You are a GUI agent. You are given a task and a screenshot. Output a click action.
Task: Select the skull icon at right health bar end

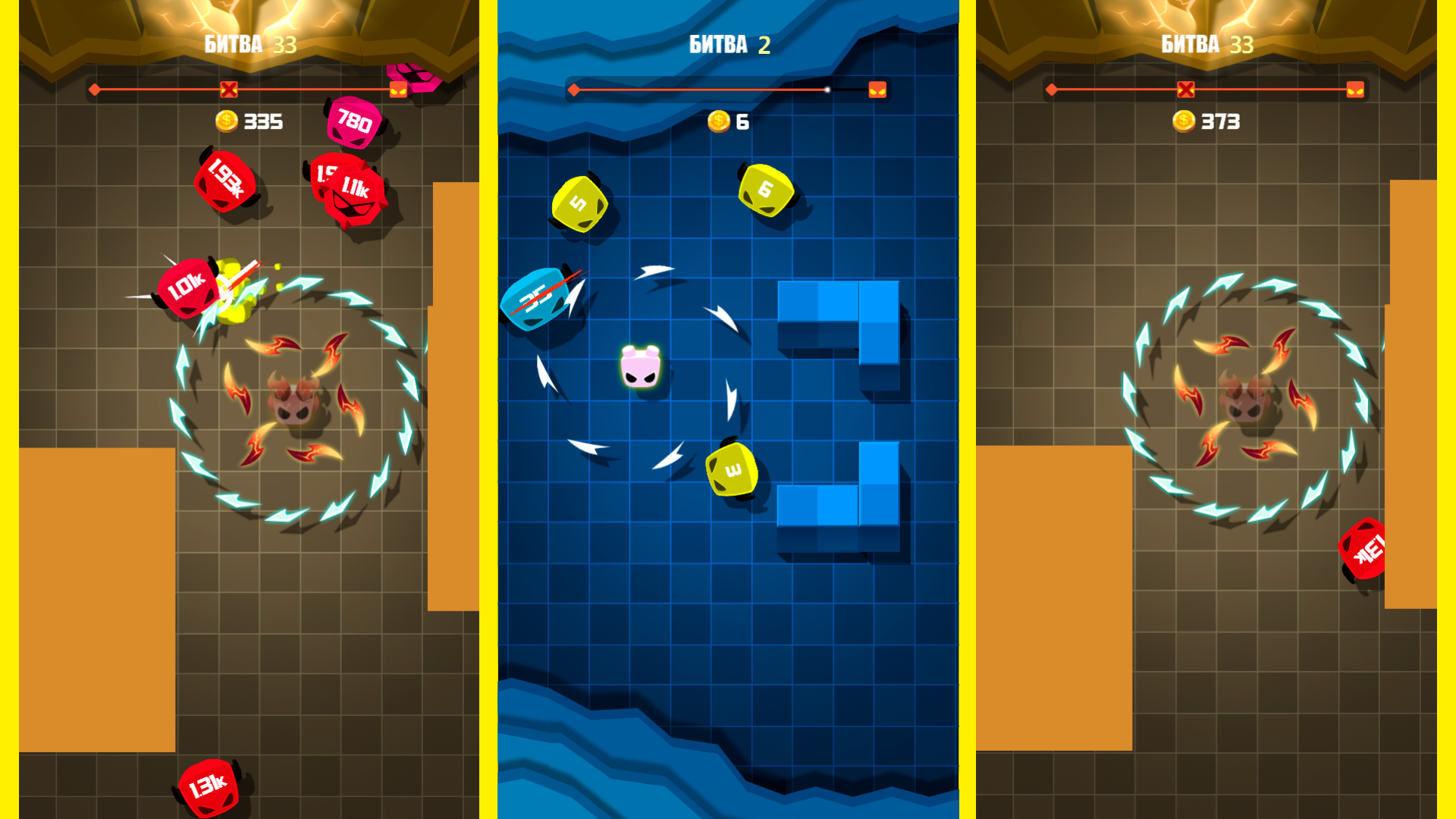1357,89
